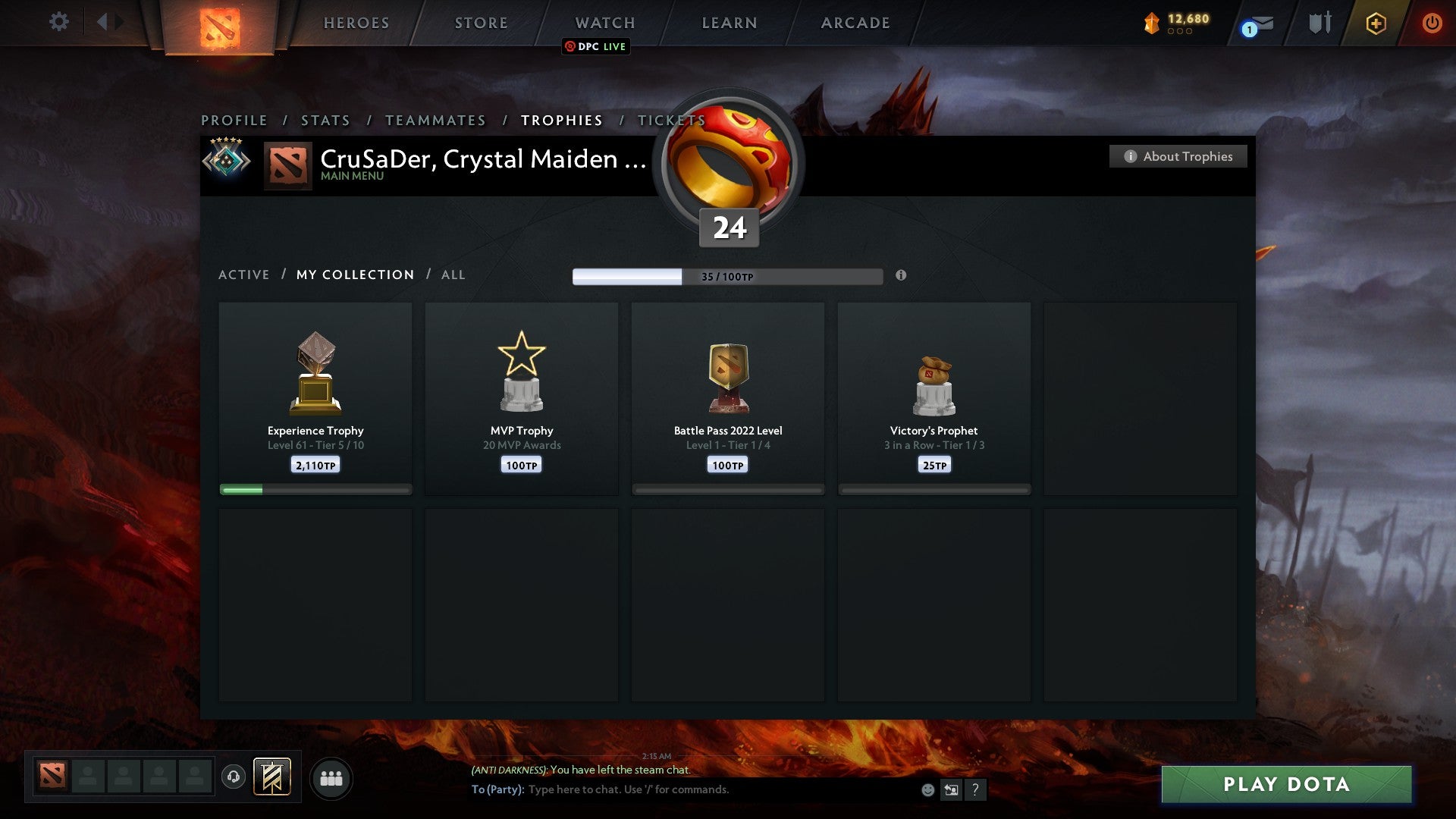Image resolution: width=1456 pixels, height=819 pixels.
Task: Open the friends list with the three-people icon
Action: click(x=331, y=778)
